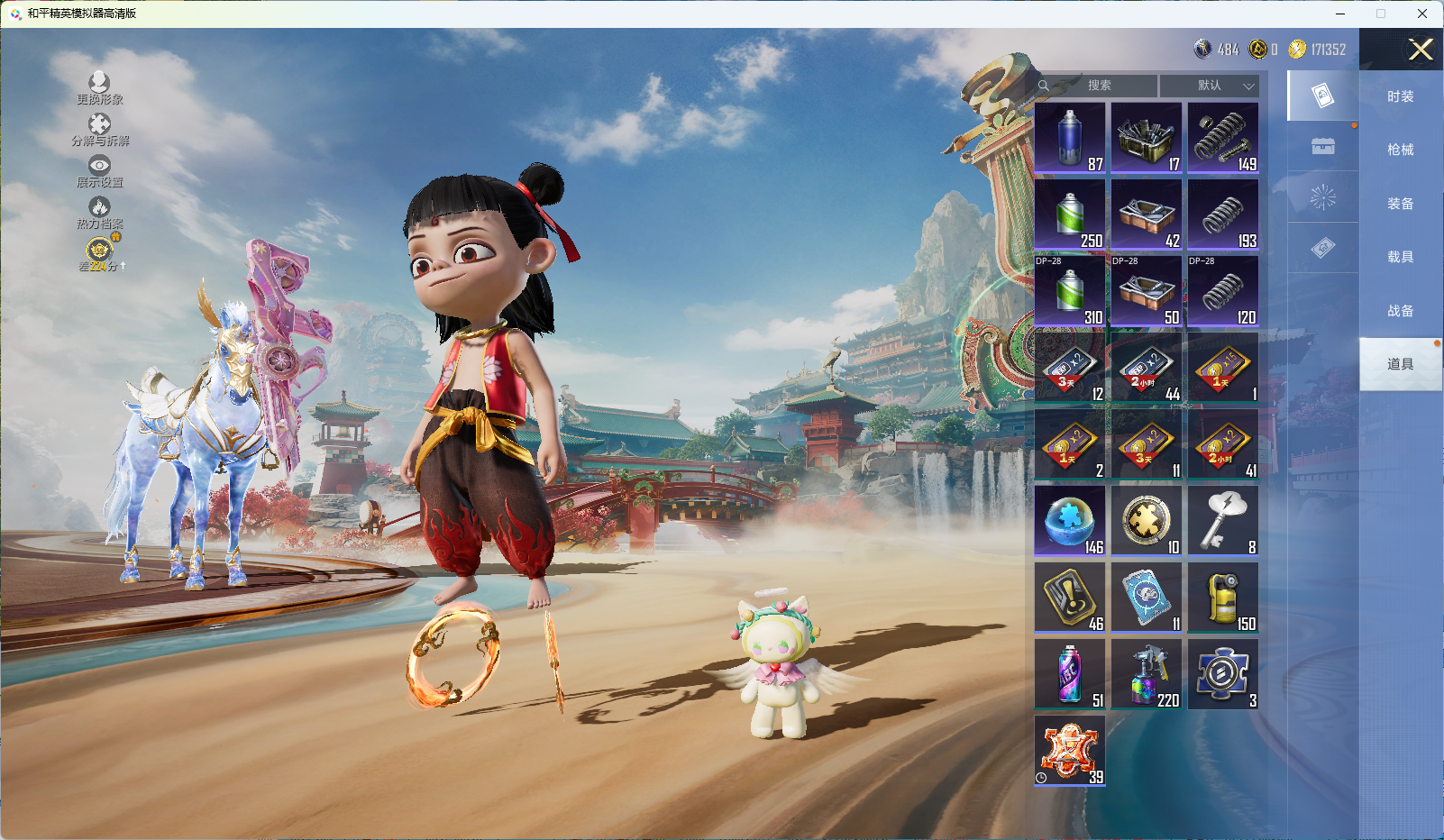Click the 更换形象 button
Image resolution: width=1444 pixels, height=840 pixels.
(99, 88)
